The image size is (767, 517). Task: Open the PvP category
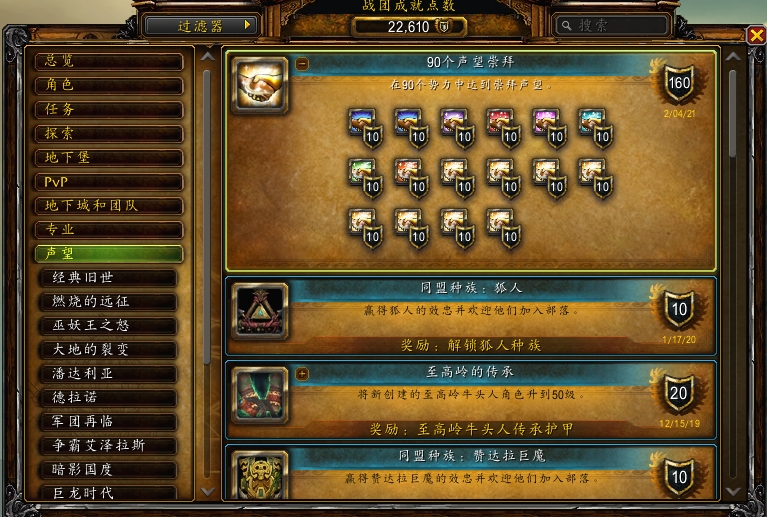(109, 181)
